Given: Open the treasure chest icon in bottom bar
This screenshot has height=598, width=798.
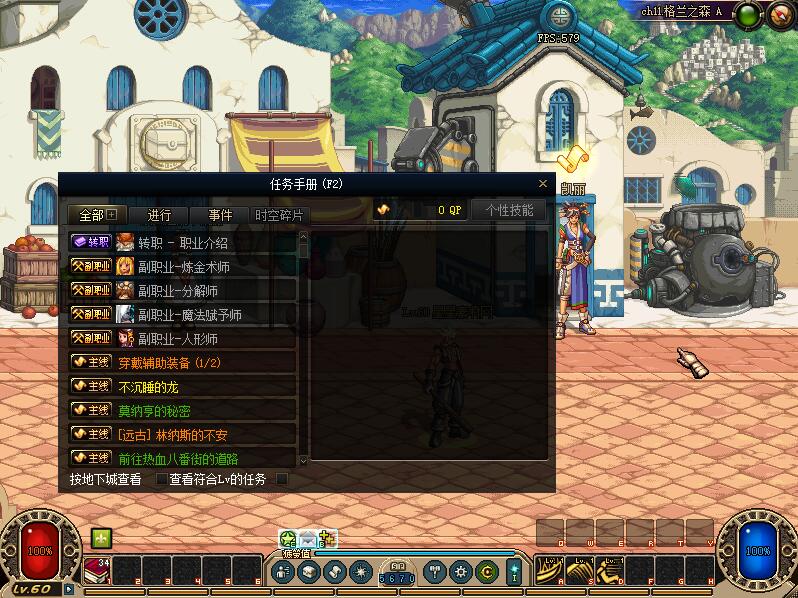Looking at the screenshot, I should point(309,572).
